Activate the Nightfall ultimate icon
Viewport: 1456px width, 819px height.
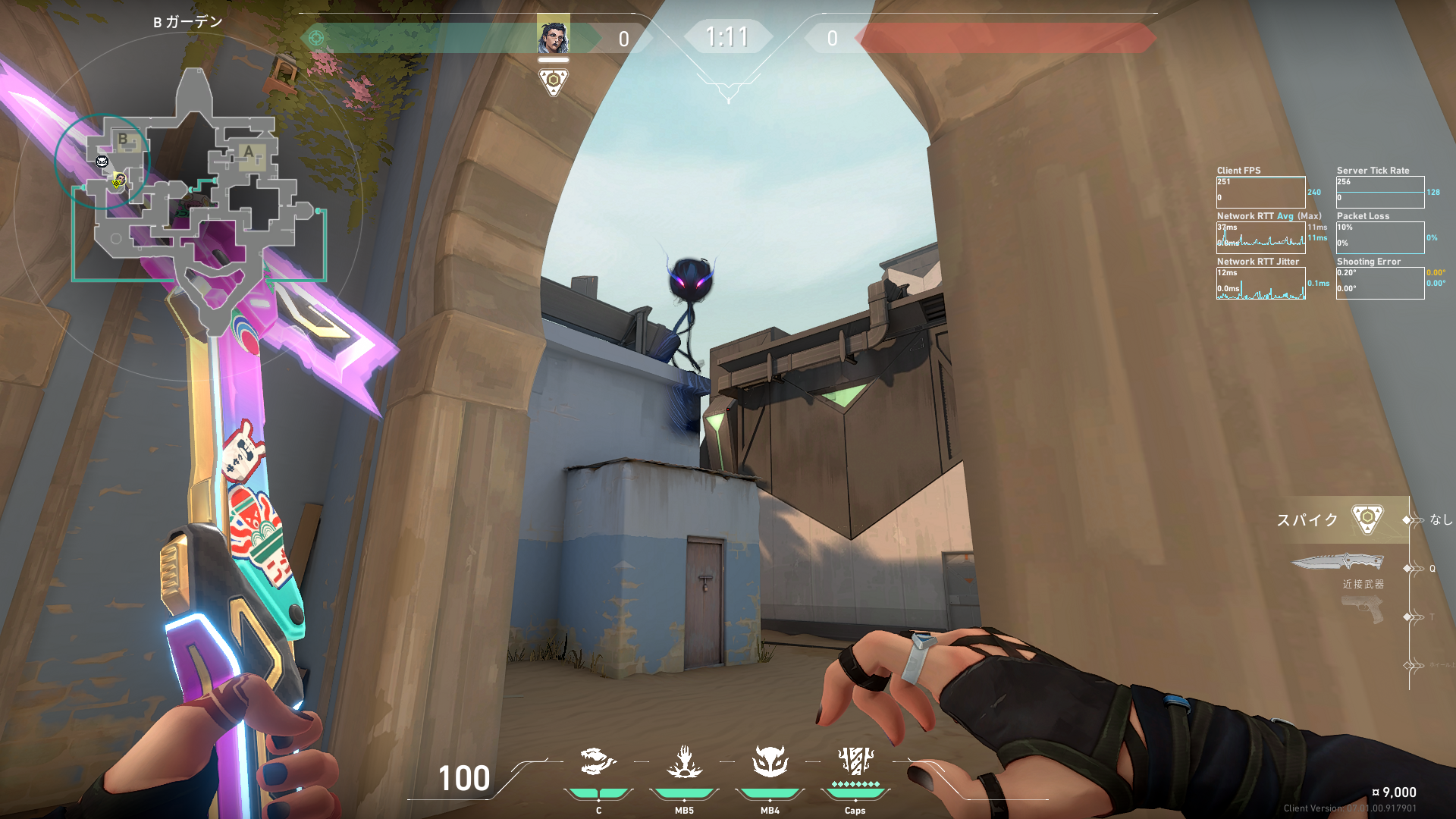[x=855, y=761]
